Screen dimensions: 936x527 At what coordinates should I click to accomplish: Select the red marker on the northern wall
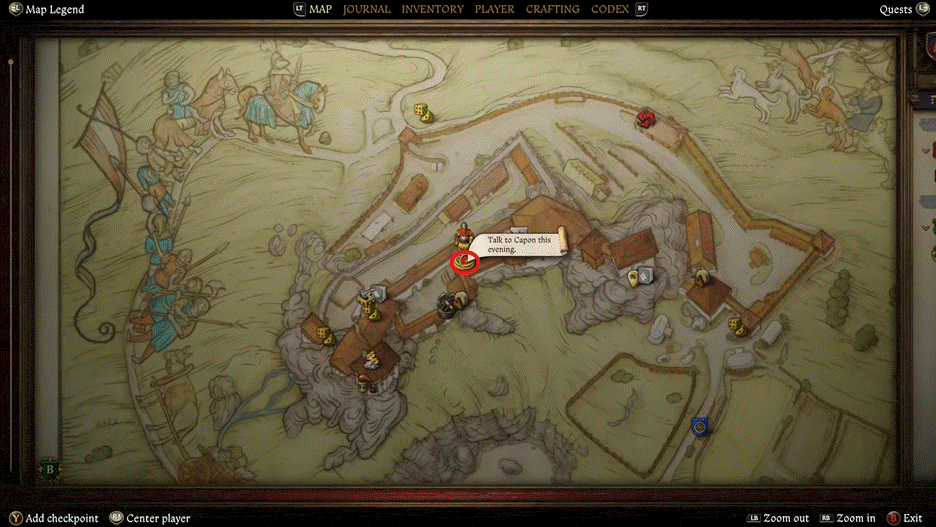click(x=646, y=120)
